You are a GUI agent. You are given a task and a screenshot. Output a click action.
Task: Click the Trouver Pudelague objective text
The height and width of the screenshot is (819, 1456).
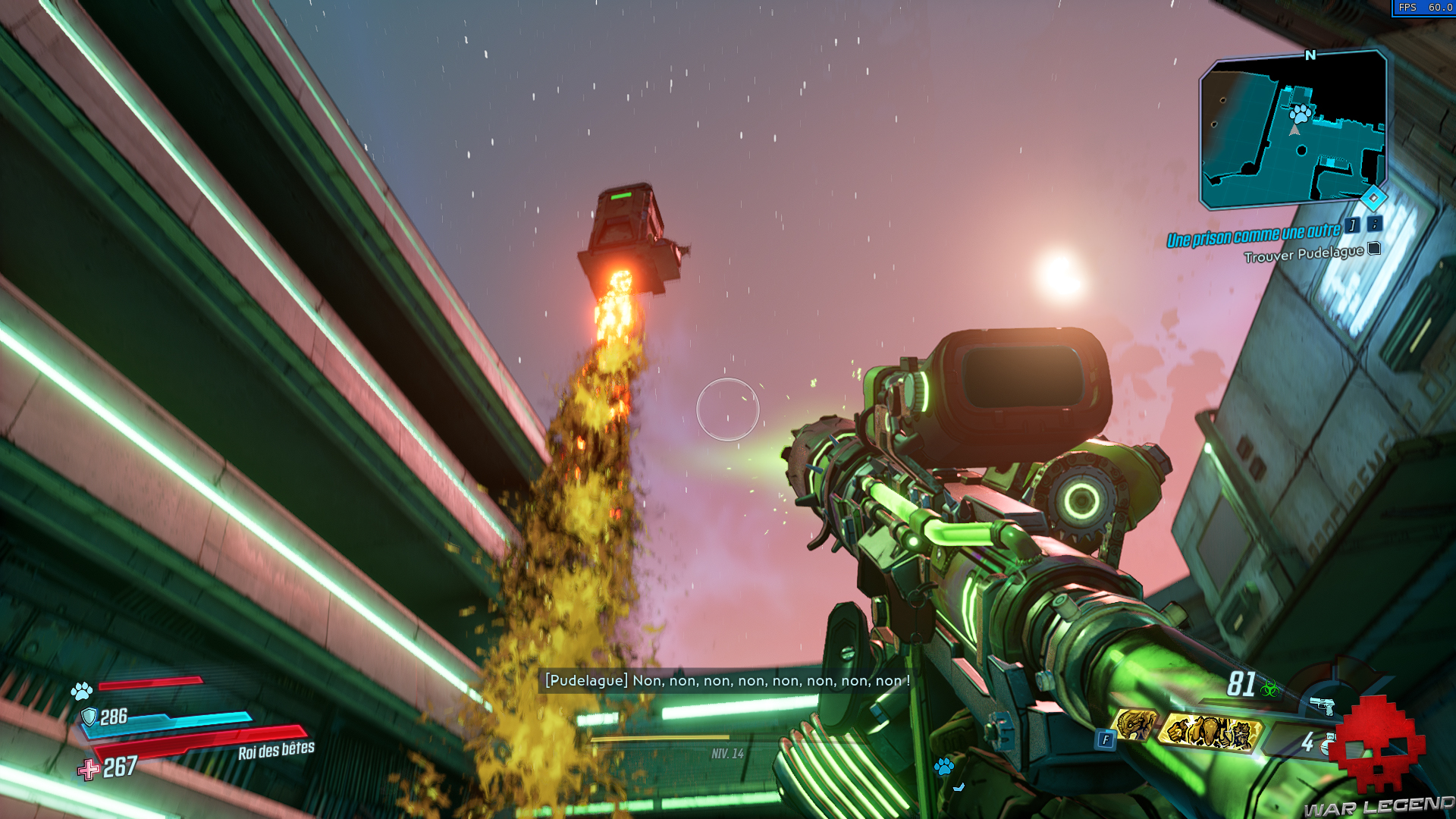point(1304,254)
